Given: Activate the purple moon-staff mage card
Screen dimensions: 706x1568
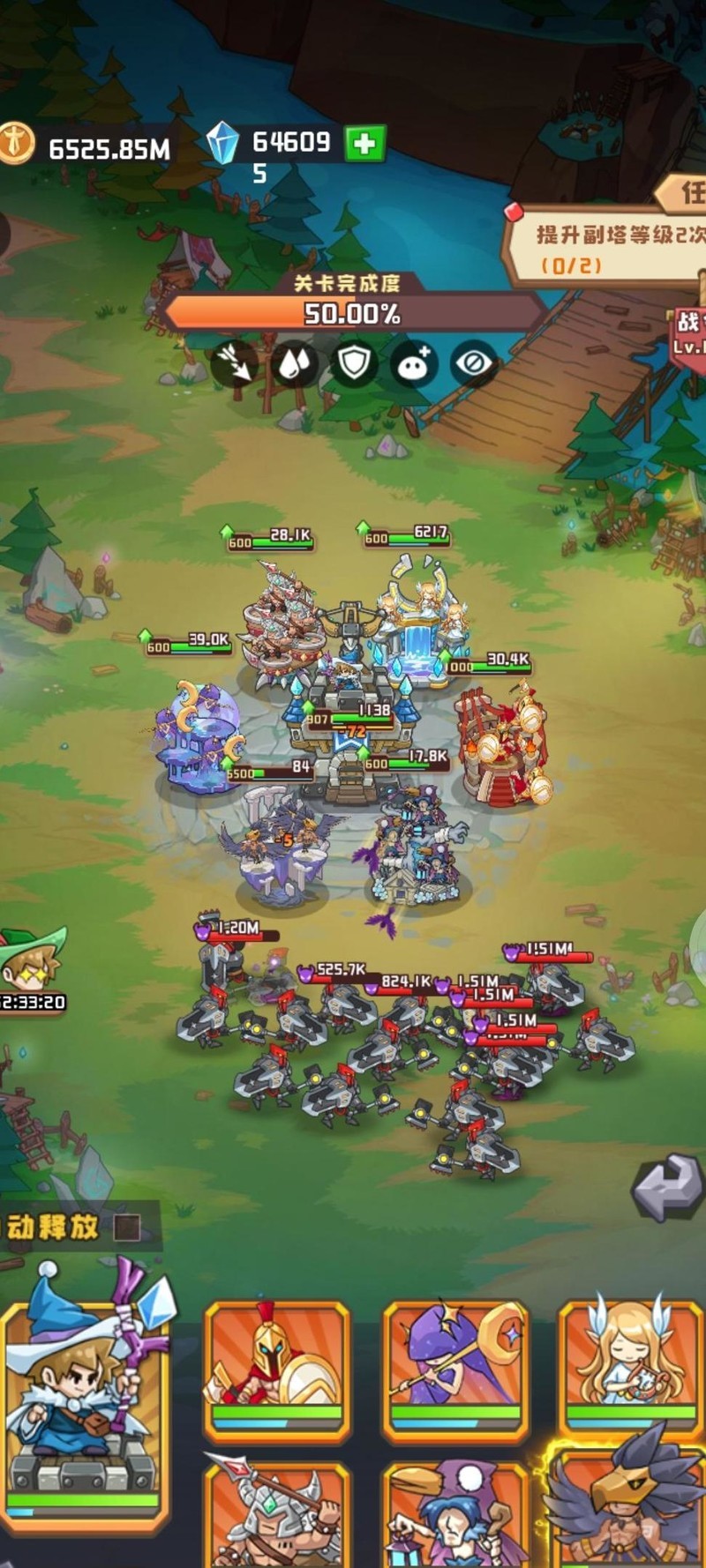Looking at the screenshot, I should pyautogui.click(x=455, y=1369).
